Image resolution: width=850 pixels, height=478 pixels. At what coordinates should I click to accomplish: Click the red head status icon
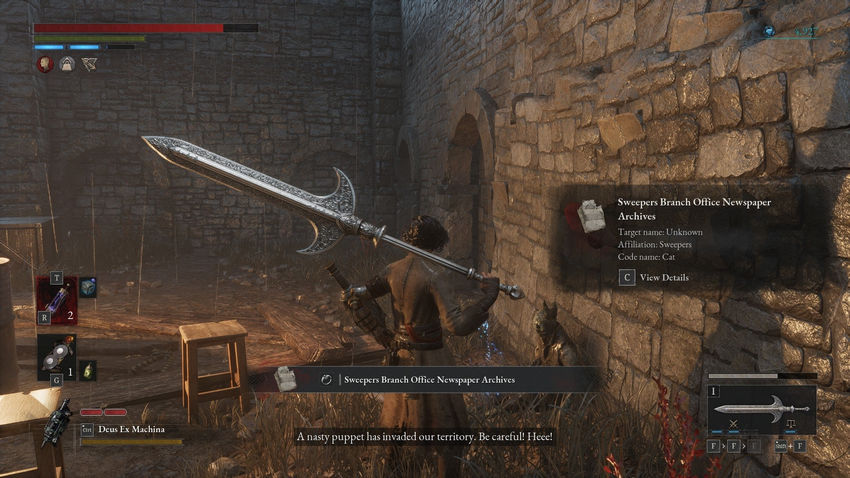click(x=45, y=64)
